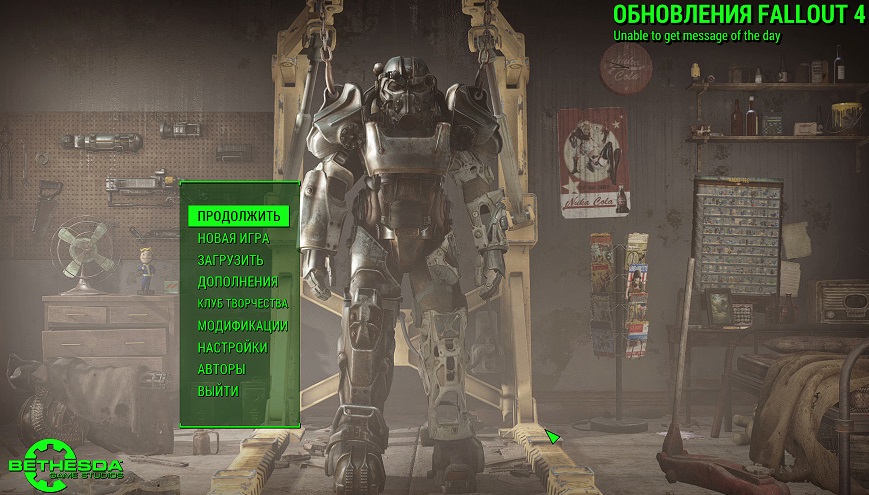869x495 pixels.
Task: Click ВЫЙТИ to quit the game
Action: [218, 391]
